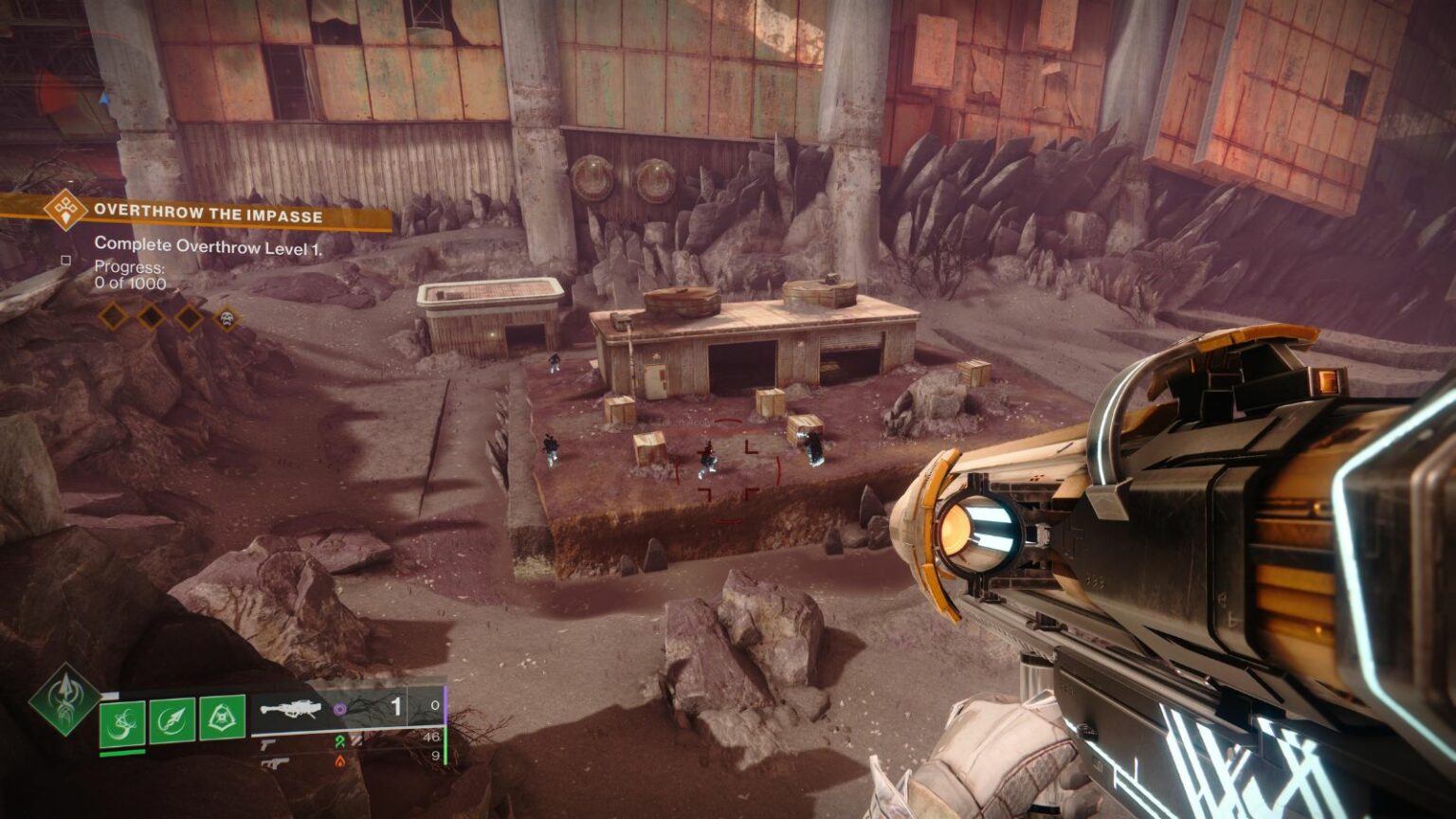Click the 0 of 1000 progress counter

tap(130, 282)
